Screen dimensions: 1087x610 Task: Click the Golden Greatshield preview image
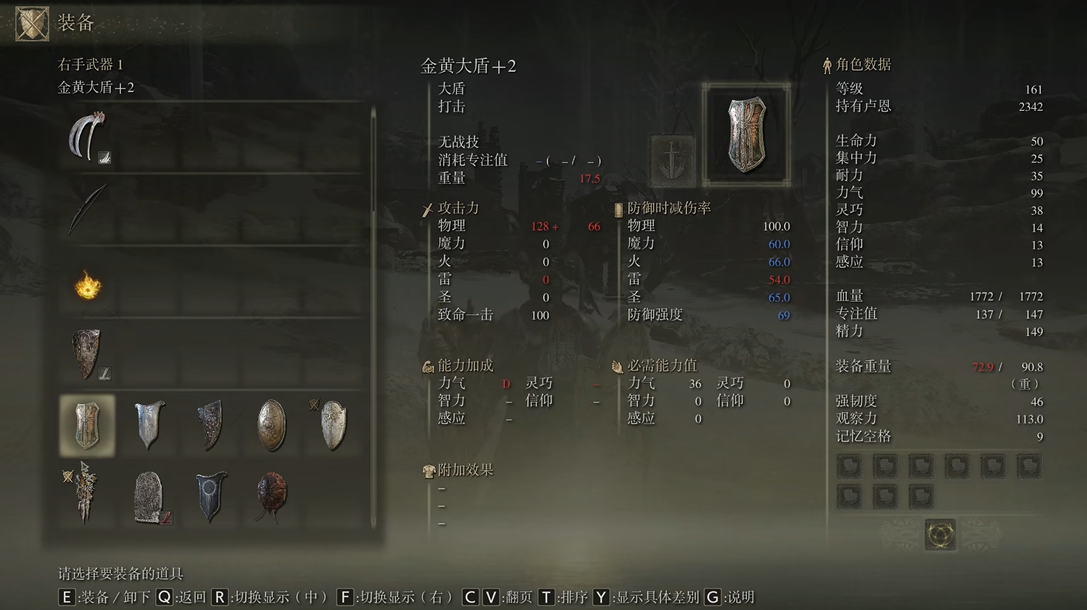point(746,134)
